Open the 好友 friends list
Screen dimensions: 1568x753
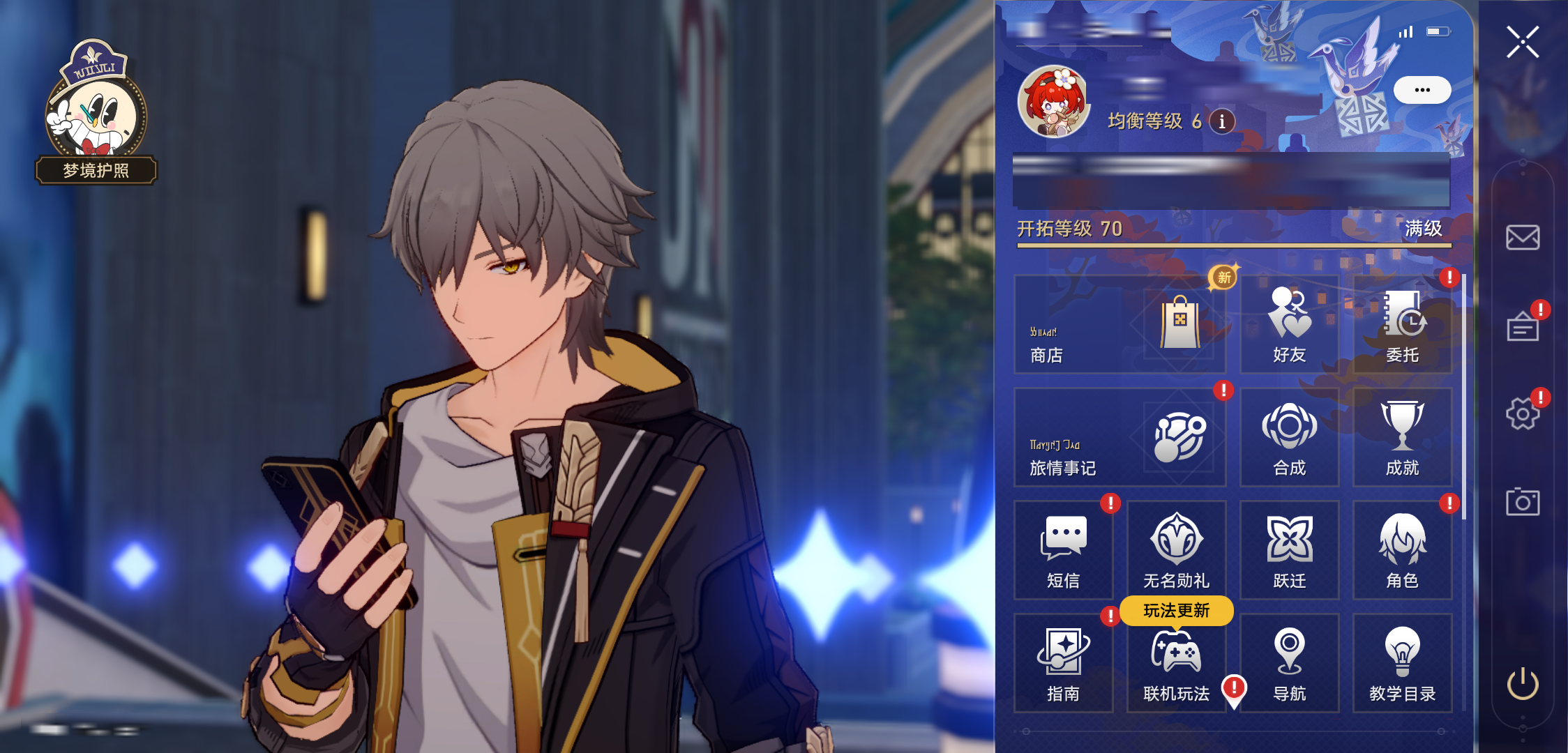point(1289,324)
